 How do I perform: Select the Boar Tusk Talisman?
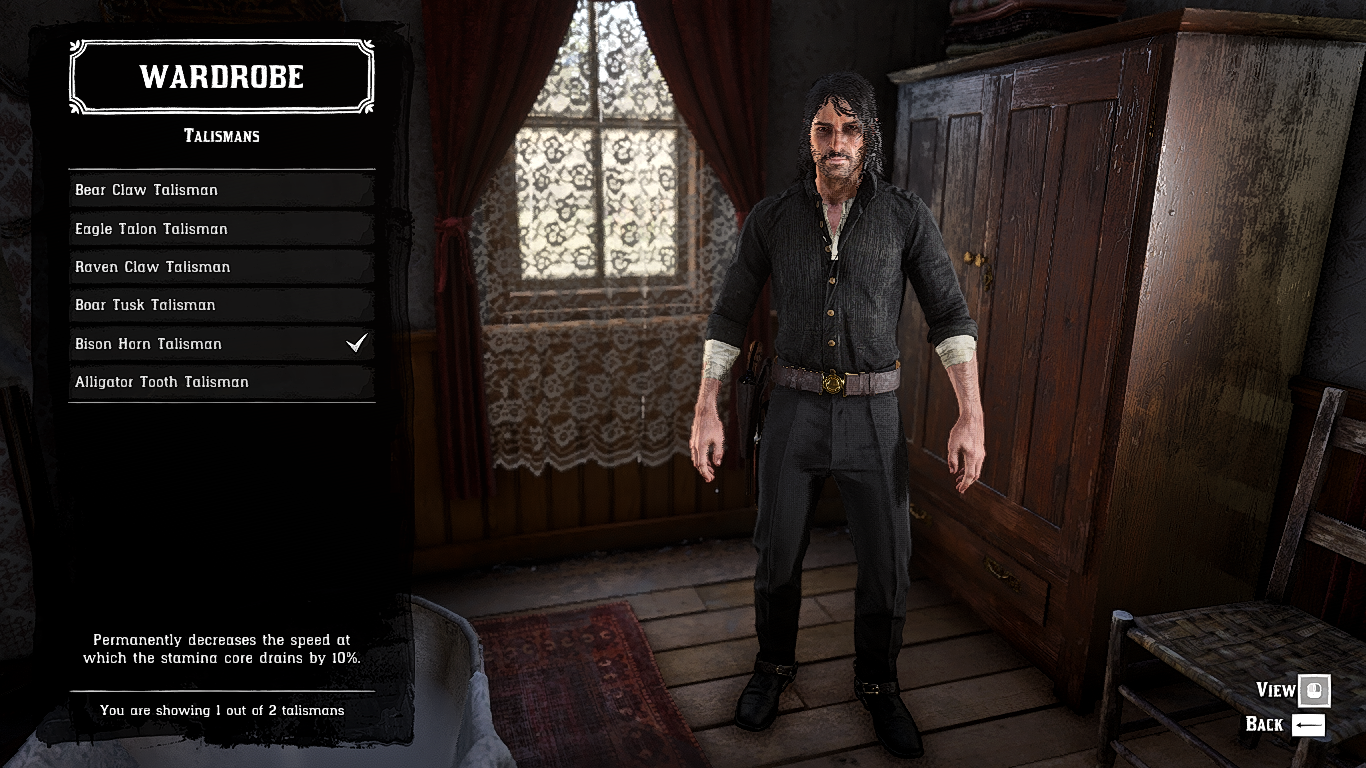(x=221, y=305)
